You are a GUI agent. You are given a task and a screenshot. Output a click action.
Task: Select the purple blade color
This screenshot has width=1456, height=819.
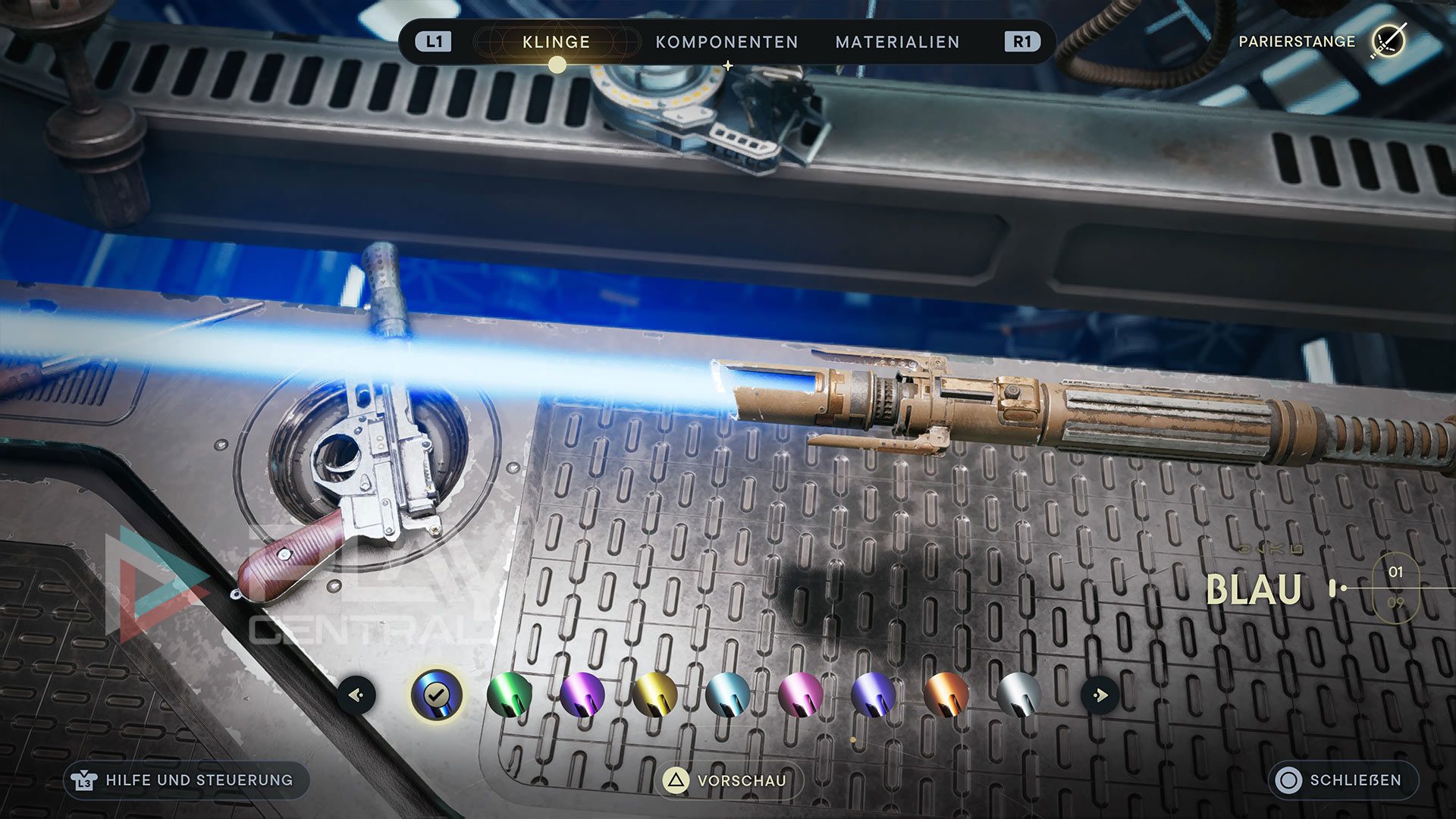pyautogui.click(x=582, y=694)
